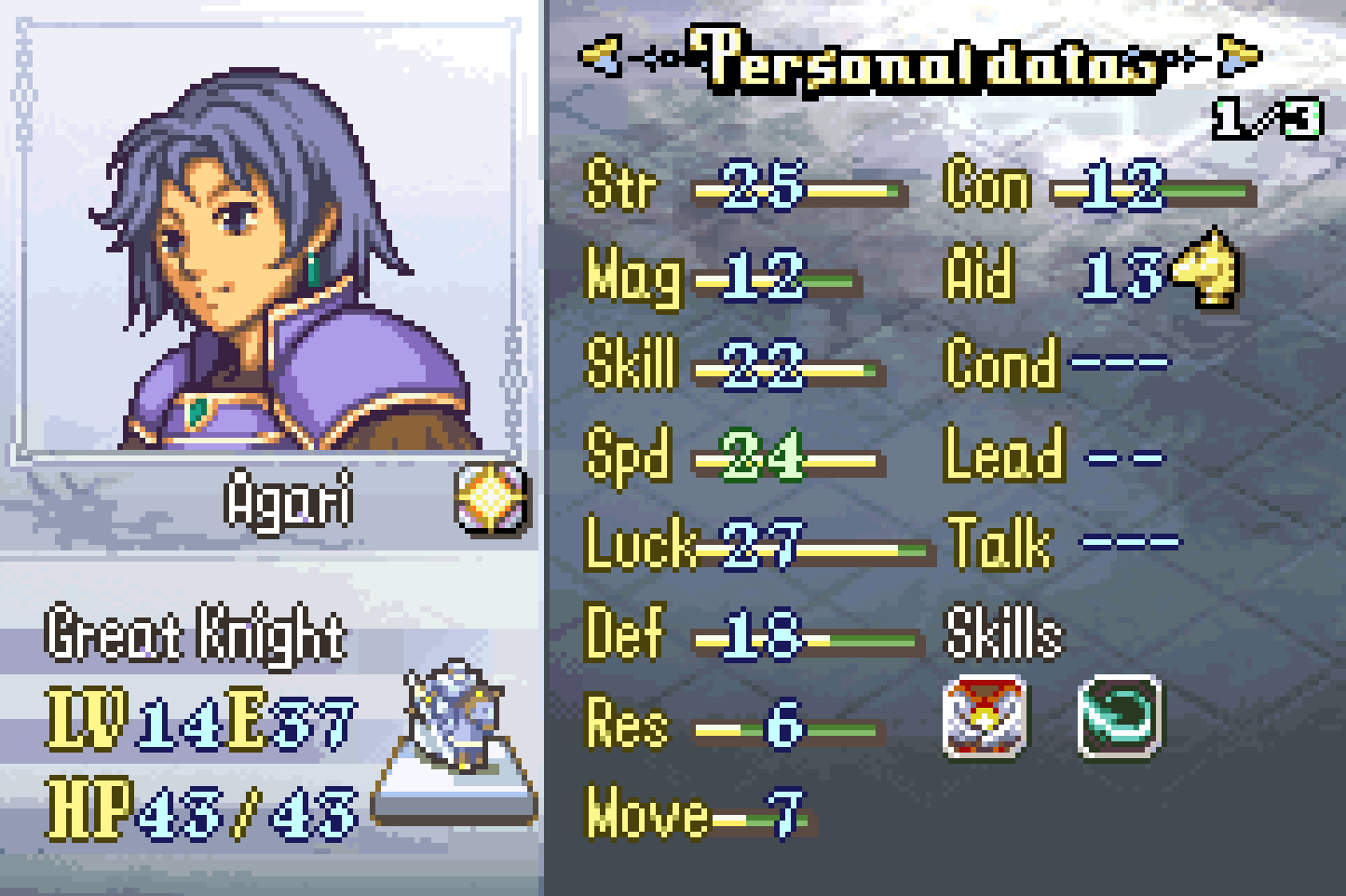Select the red and white crest skill icon

coord(985,714)
